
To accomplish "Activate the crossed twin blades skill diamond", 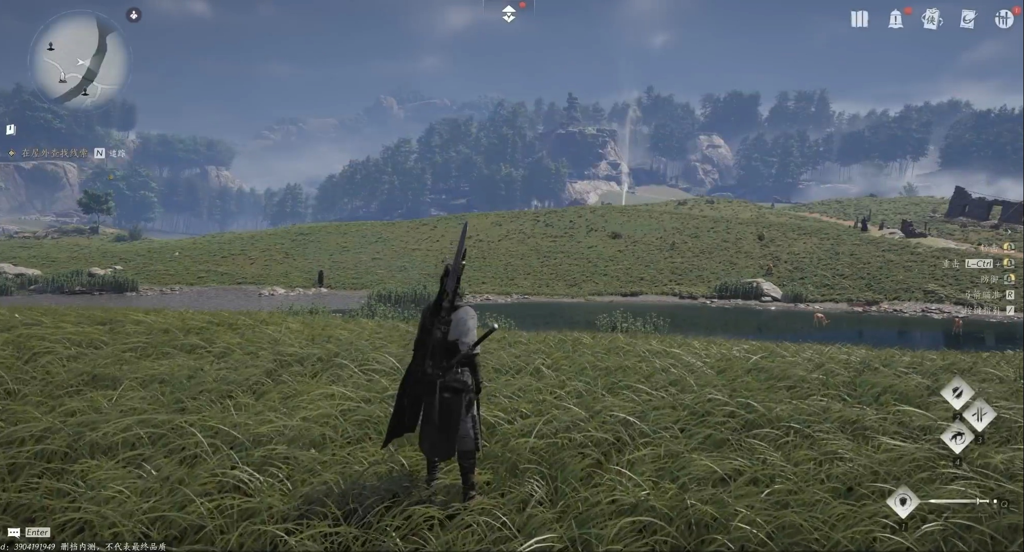I will click(x=979, y=414).
